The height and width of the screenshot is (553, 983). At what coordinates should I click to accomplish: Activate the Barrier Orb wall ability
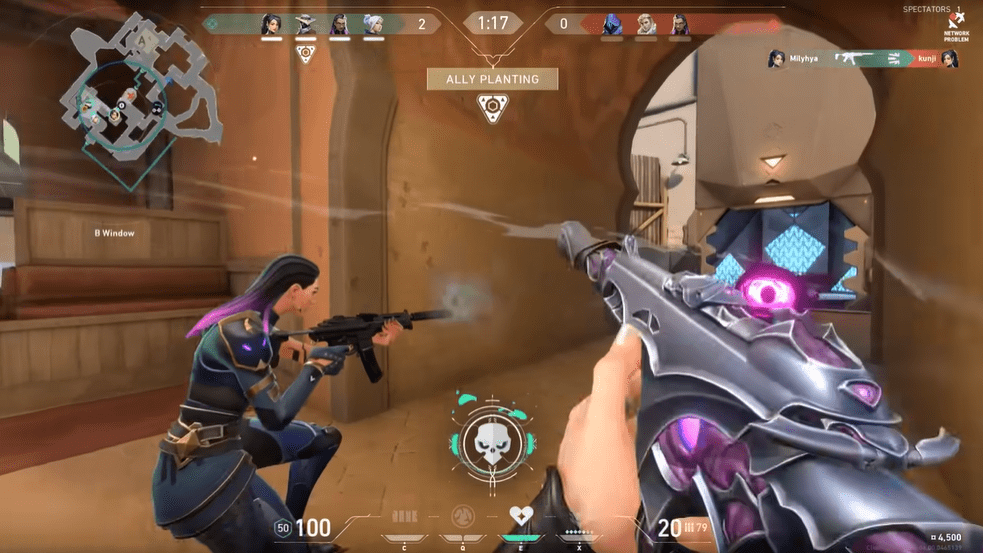pyautogui.click(x=404, y=518)
